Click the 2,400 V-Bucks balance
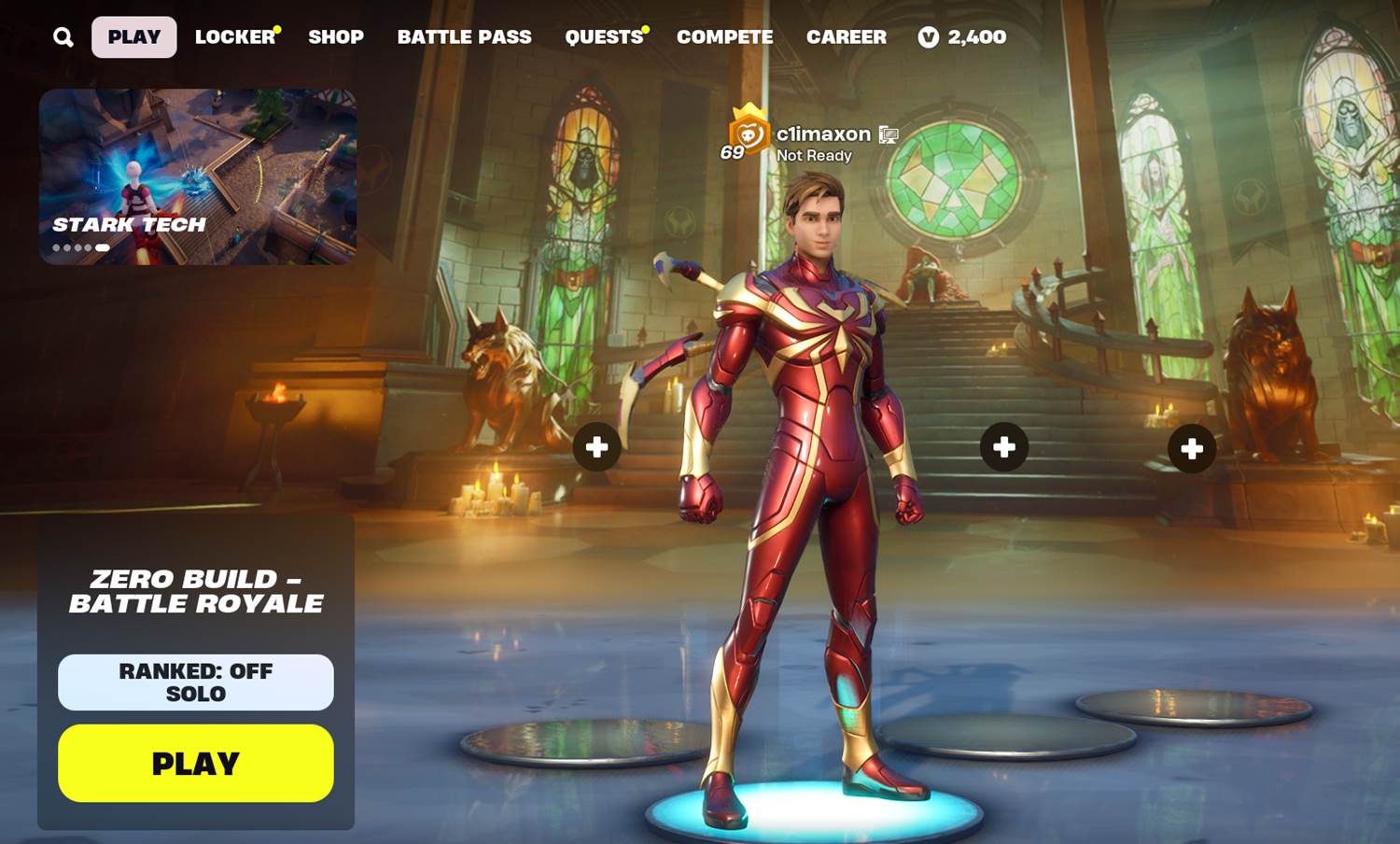Screen dimensions: 1400x844 click(962, 37)
